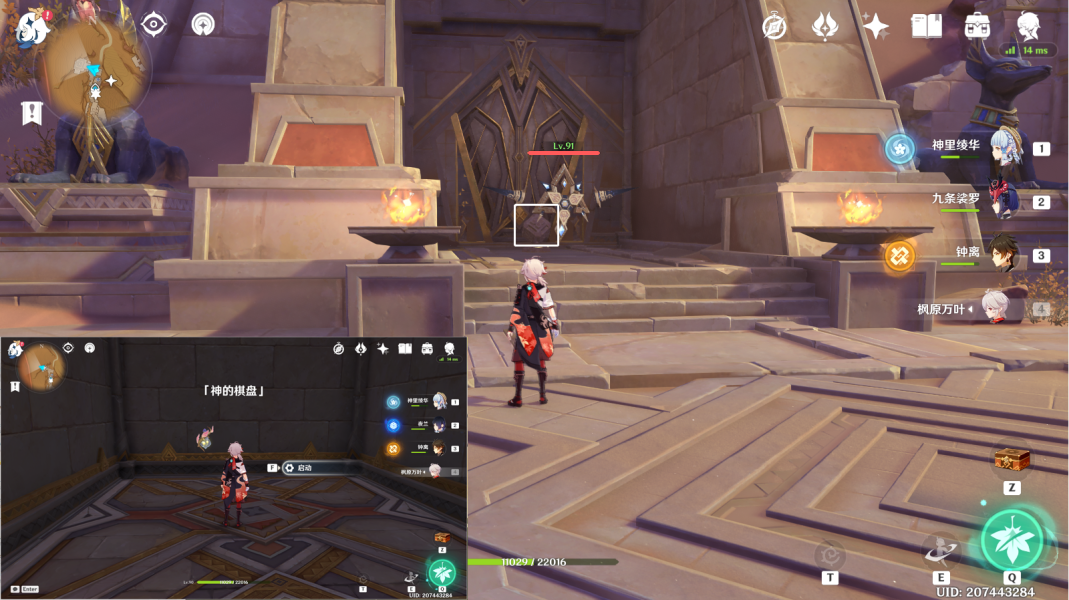
Task: Open the four-pointed star events icon
Action: tap(876, 27)
